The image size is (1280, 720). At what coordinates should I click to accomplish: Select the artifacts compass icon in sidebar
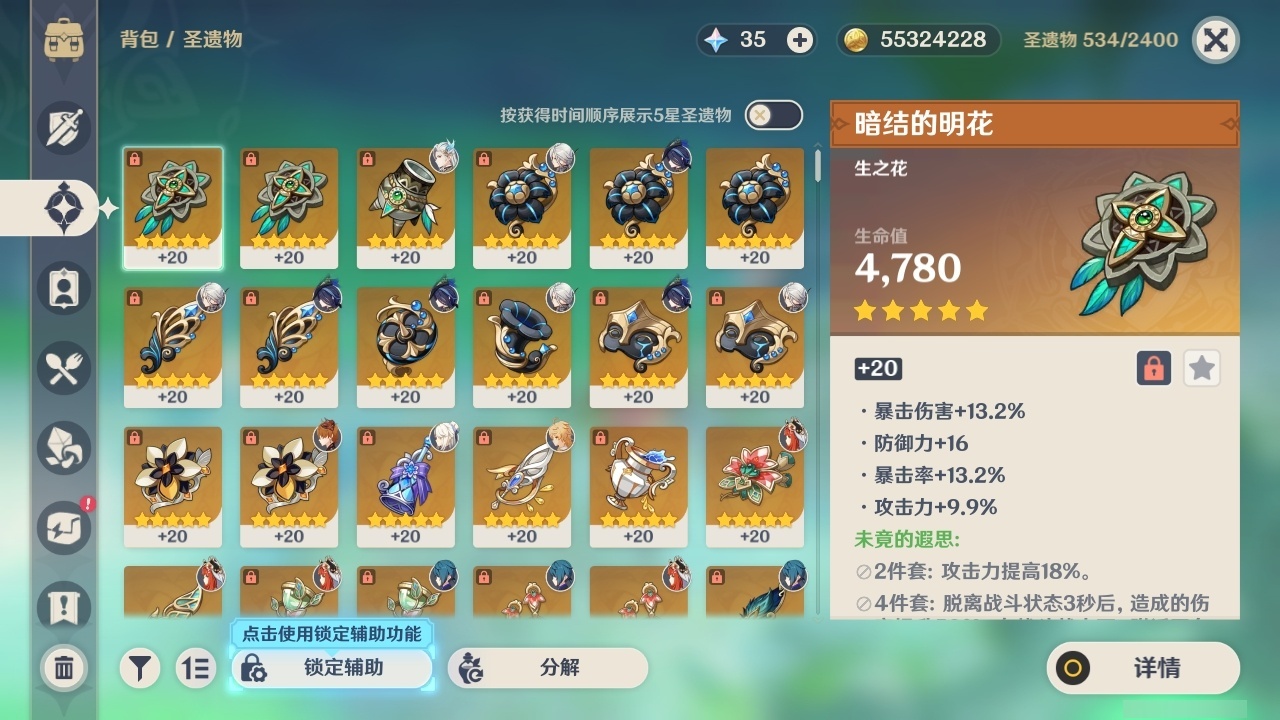(x=62, y=208)
